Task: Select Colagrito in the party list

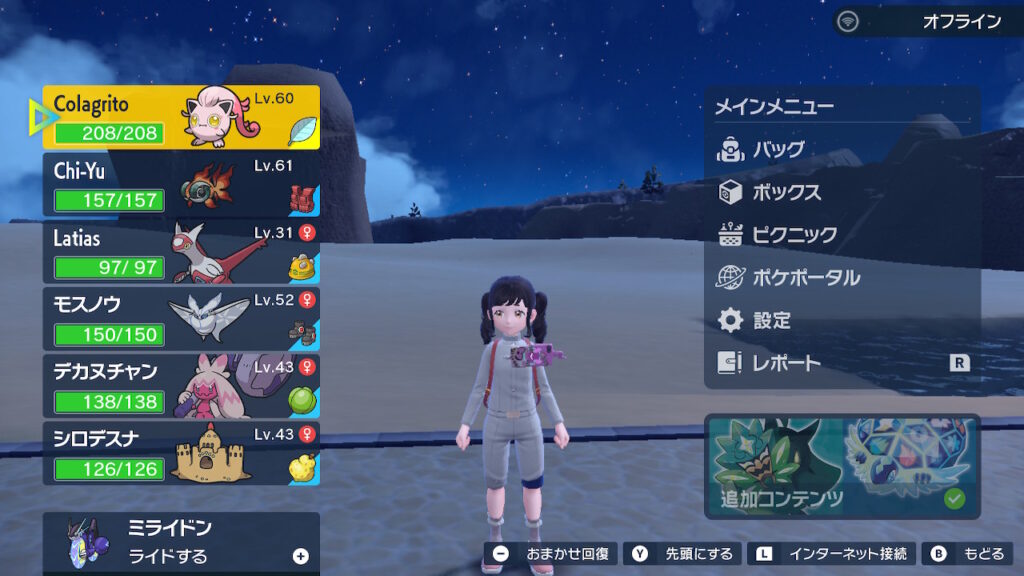Action: 181,117
